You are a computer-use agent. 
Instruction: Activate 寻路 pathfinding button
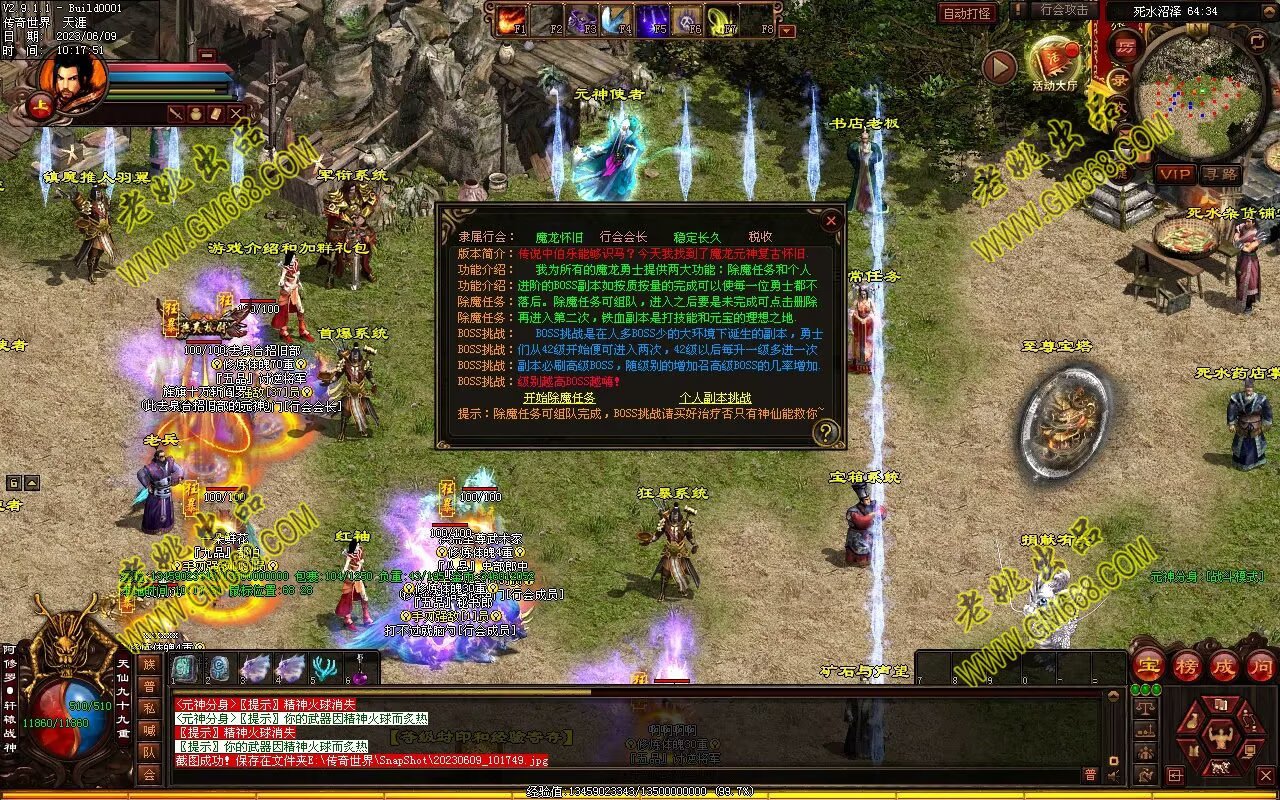(1220, 174)
